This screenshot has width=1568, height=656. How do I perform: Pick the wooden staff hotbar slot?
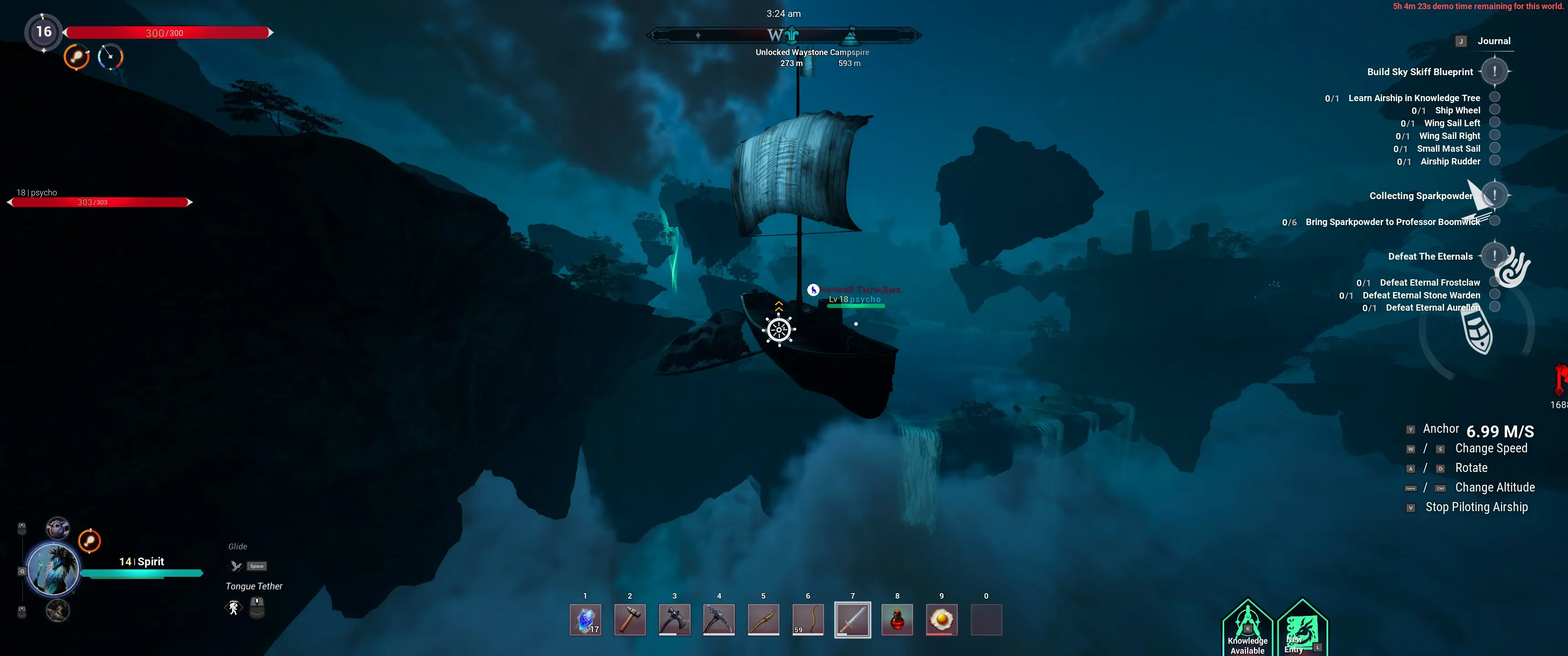(763, 620)
